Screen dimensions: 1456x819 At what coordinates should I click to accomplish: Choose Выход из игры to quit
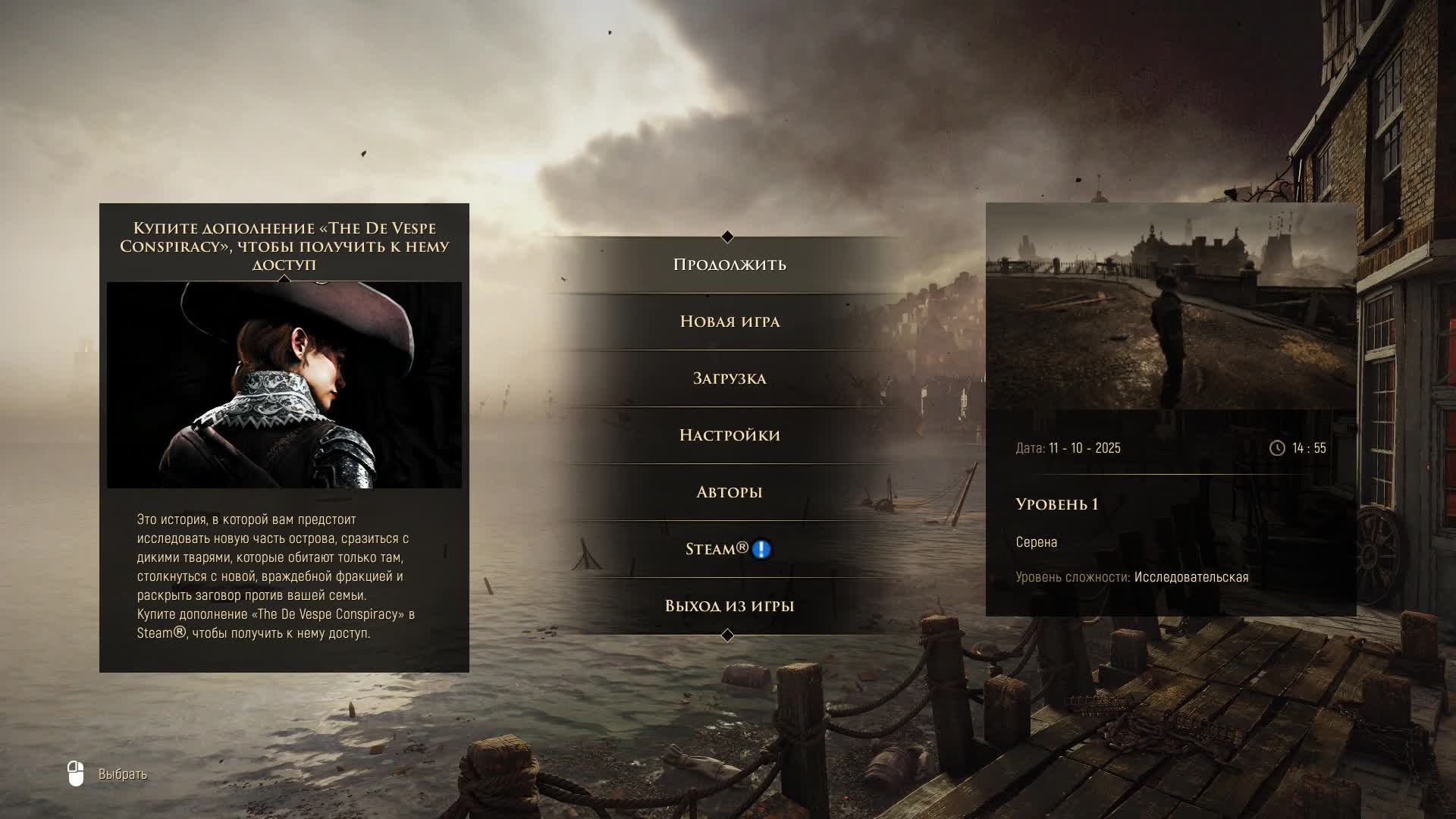tap(729, 606)
